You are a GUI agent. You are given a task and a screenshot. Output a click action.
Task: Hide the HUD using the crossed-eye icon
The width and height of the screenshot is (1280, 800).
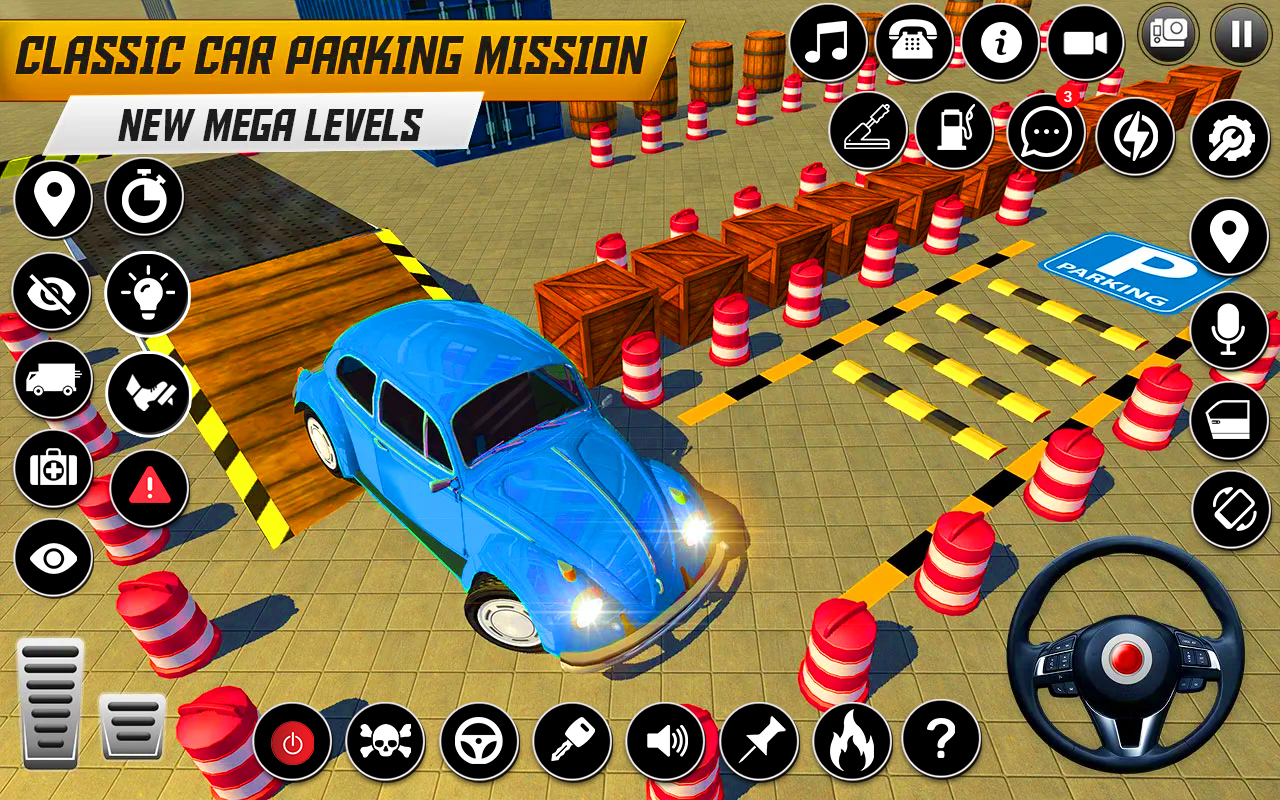pos(53,294)
